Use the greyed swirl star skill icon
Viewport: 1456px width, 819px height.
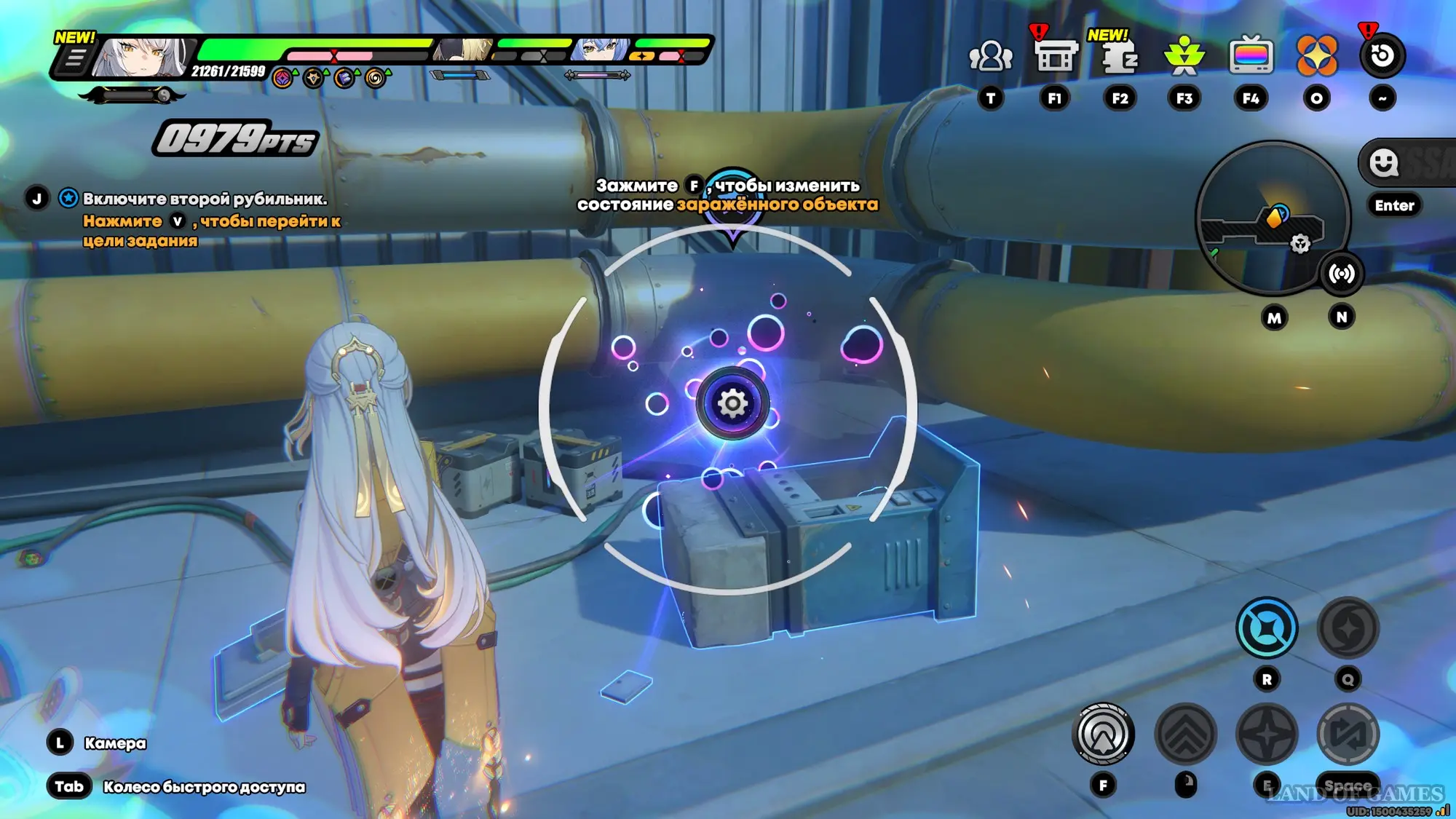coord(1348,628)
